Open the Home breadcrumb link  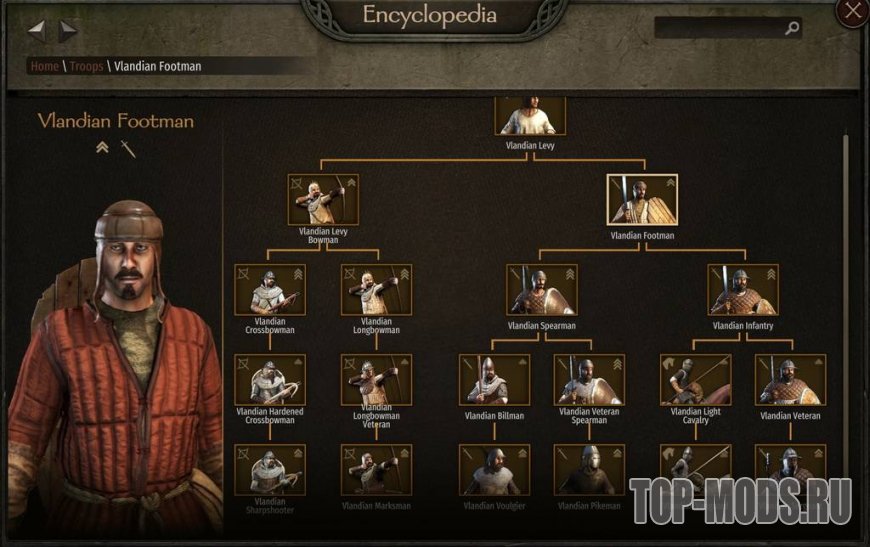[45, 66]
